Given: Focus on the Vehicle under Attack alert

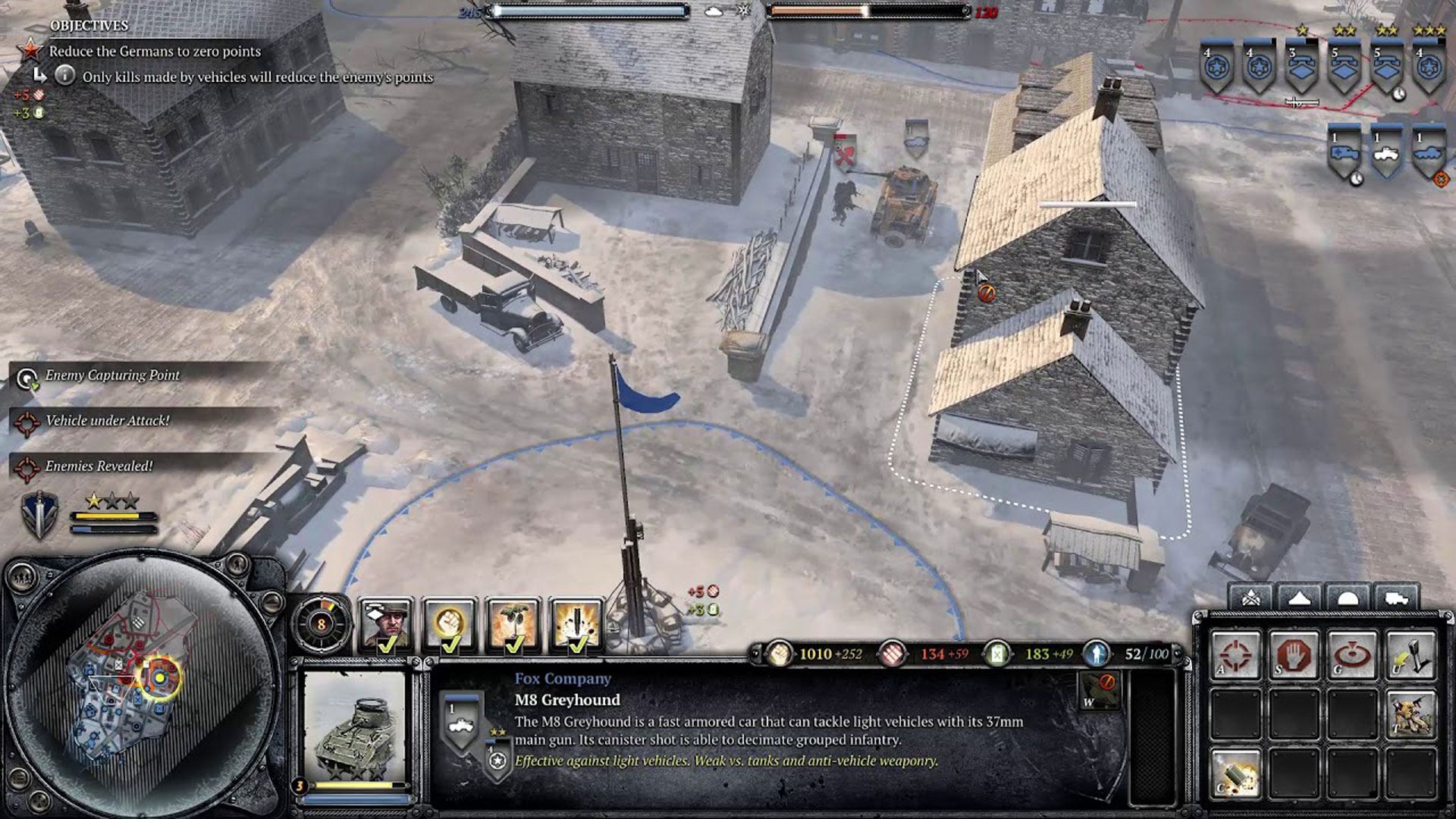Looking at the screenshot, I should point(106,421).
